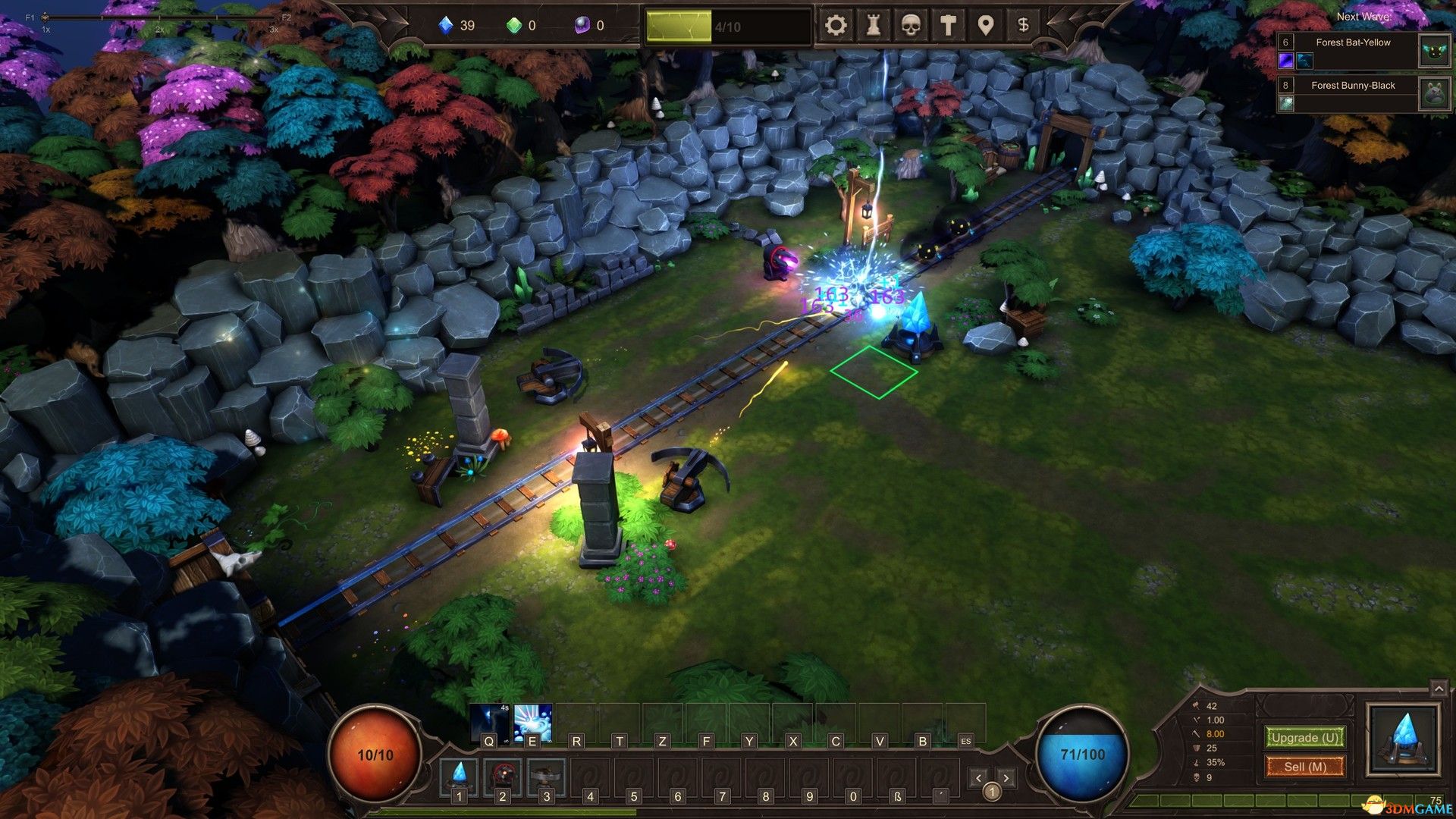Go to the previous build bar page
The height and width of the screenshot is (819, 1456).
tap(978, 778)
